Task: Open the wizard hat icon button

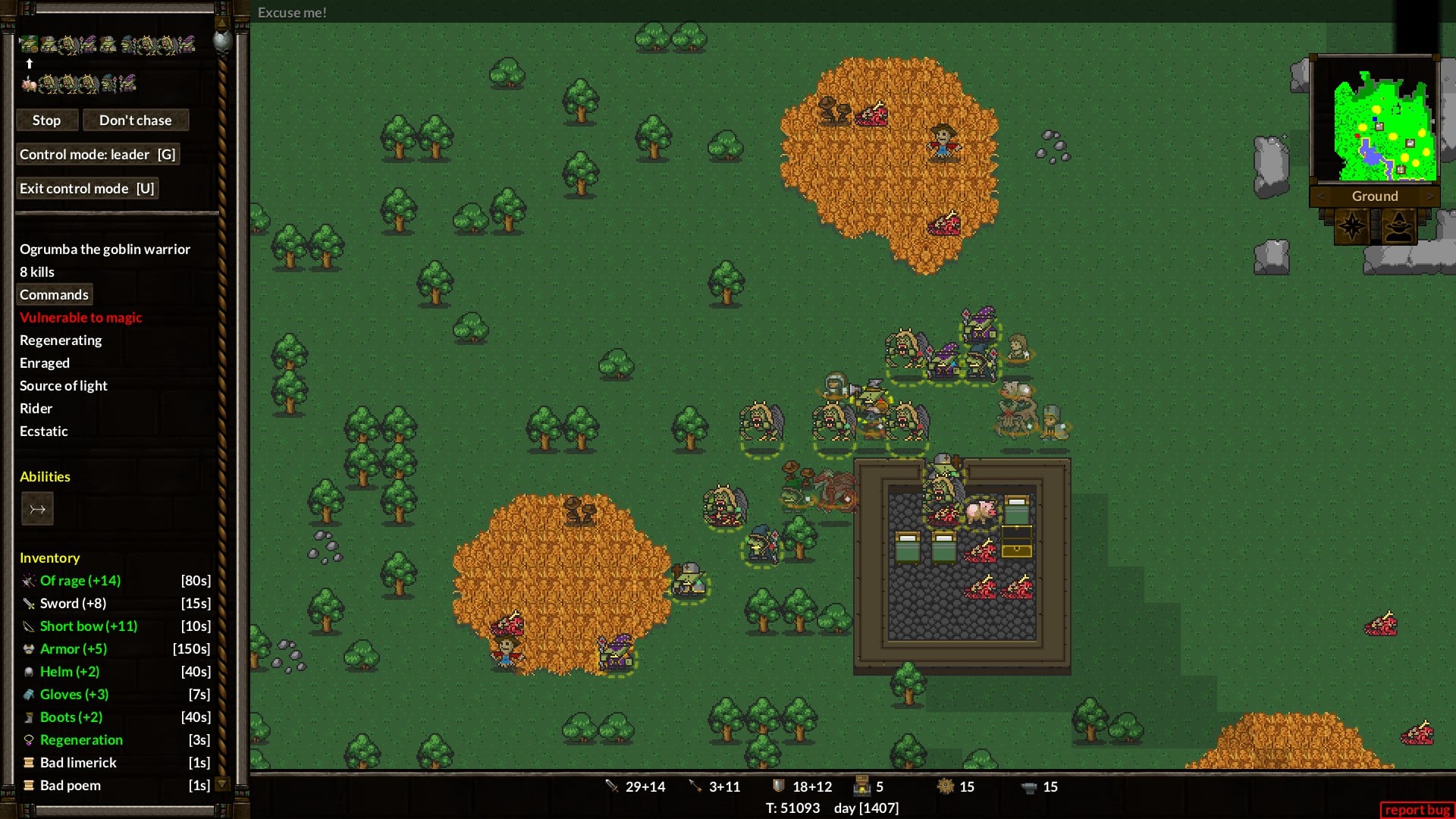Action: 1398,226
